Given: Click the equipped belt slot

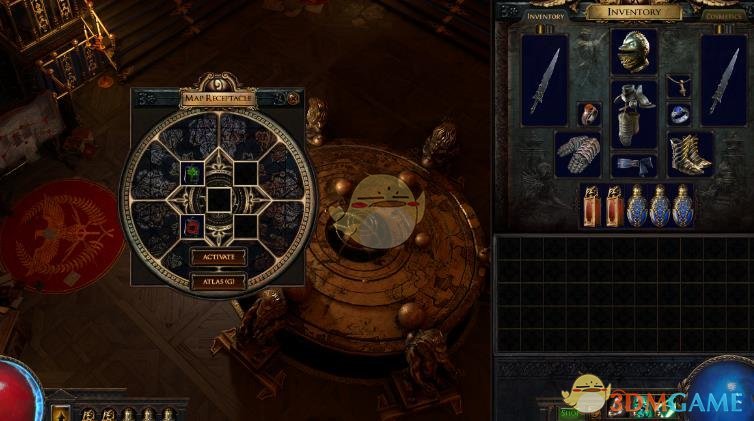Looking at the screenshot, I should click(634, 164).
